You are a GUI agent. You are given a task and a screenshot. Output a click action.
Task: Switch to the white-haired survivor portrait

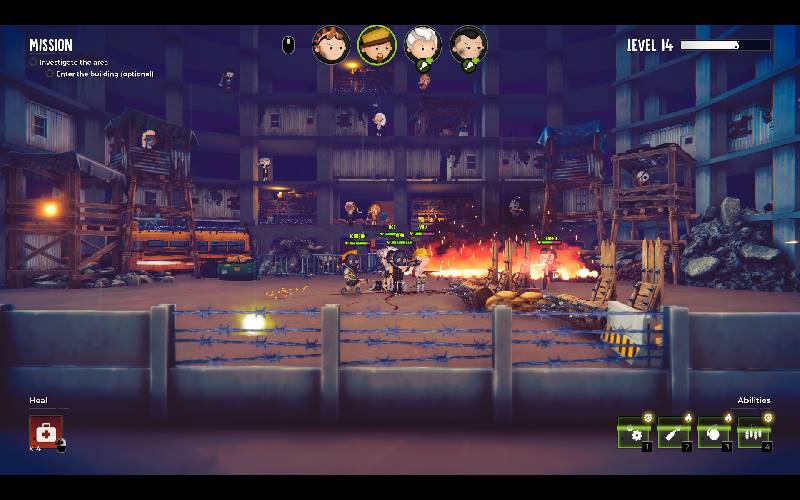pyautogui.click(x=422, y=45)
